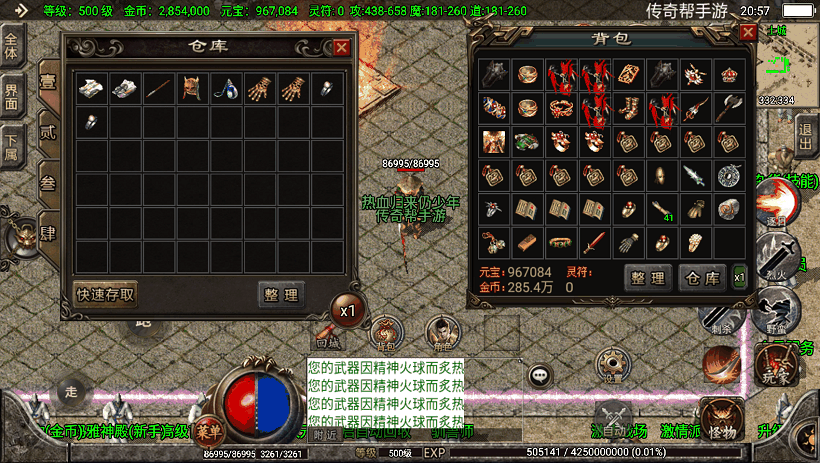
Task: Sort the backpack with its 整理 button
Action: [x=647, y=277]
